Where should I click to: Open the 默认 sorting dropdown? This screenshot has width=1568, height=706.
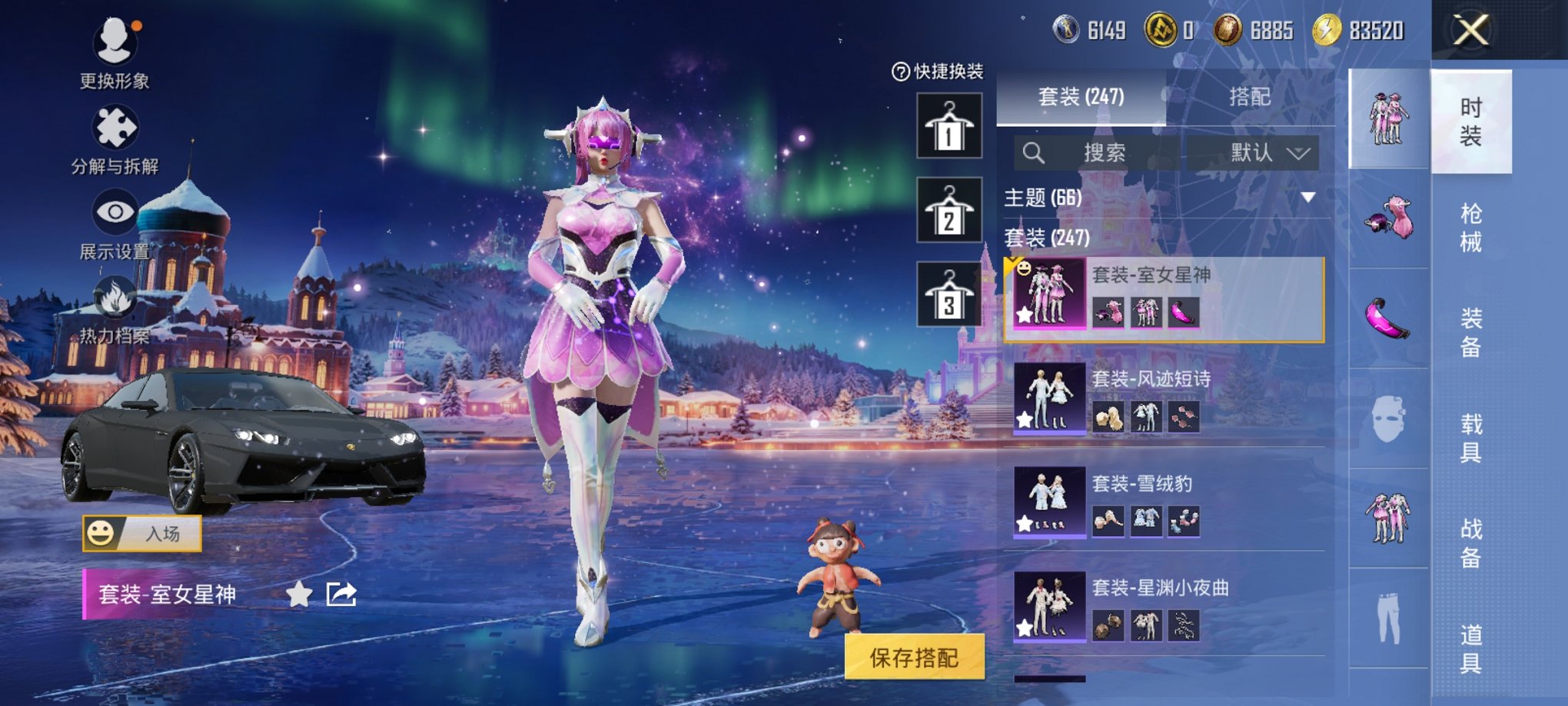tap(1263, 152)
